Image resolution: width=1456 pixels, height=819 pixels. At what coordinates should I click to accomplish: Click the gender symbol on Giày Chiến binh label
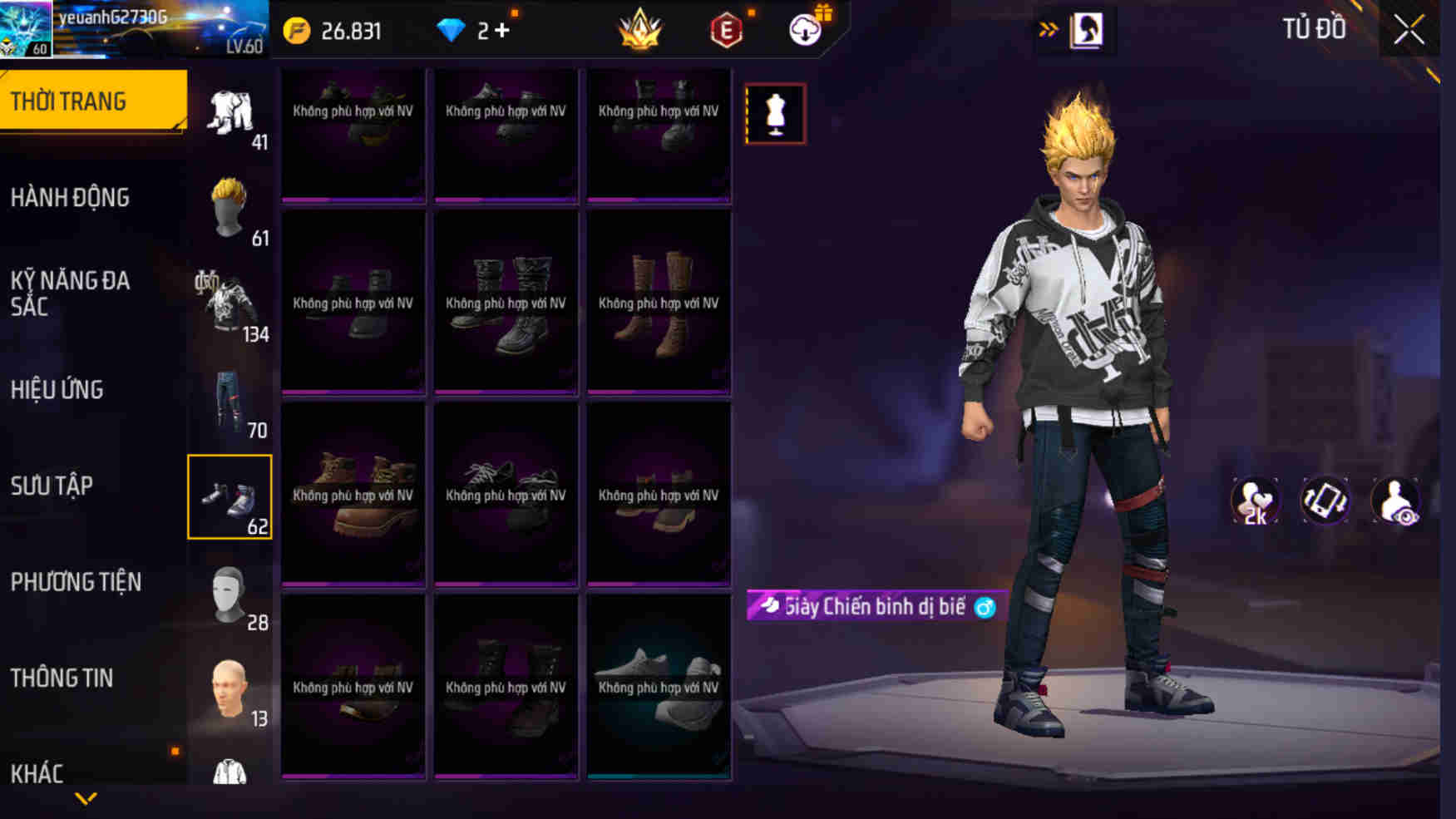pyautogui.click(x=981, y=607)
